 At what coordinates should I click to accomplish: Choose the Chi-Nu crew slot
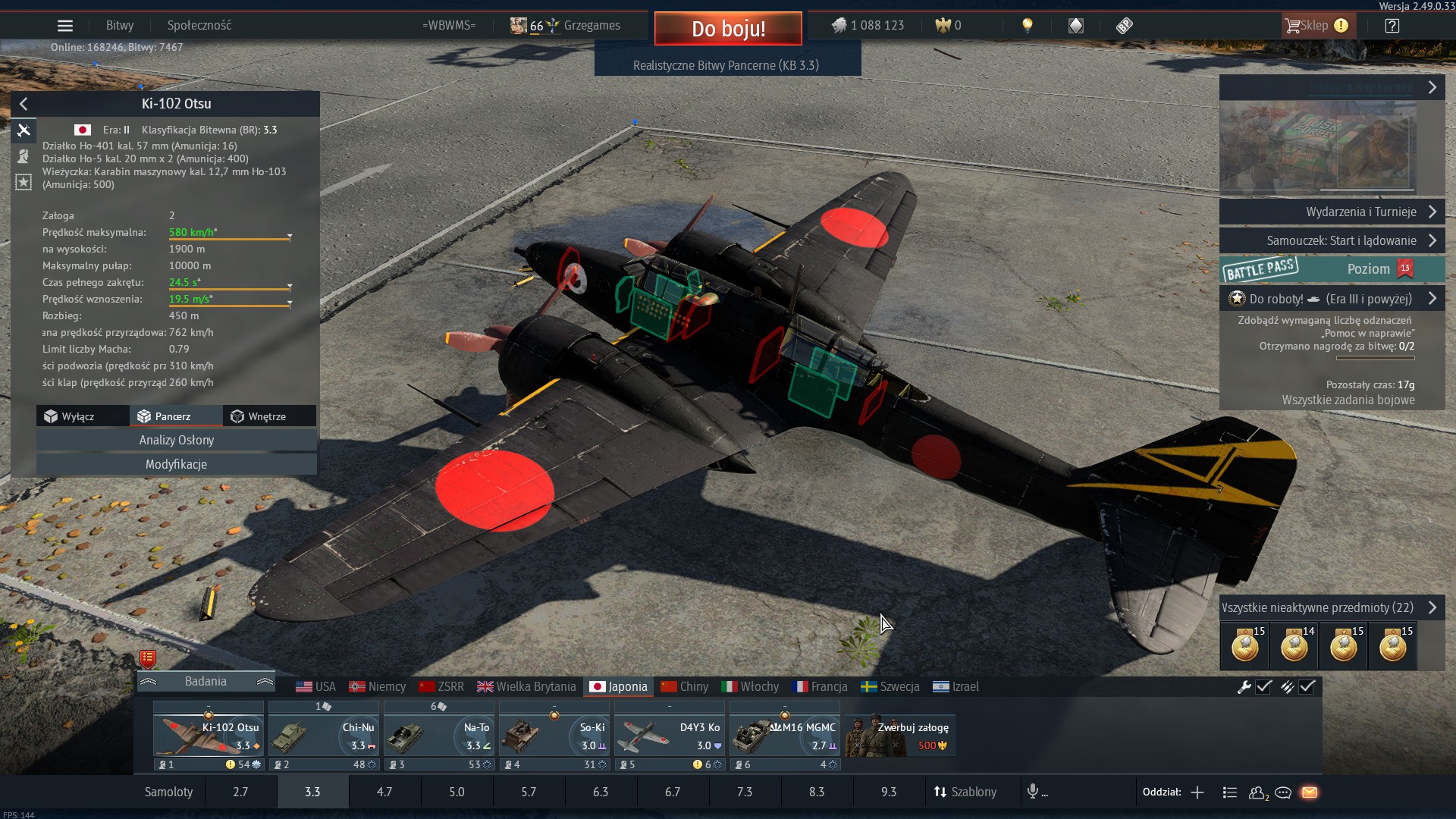(x=323, y=736)
